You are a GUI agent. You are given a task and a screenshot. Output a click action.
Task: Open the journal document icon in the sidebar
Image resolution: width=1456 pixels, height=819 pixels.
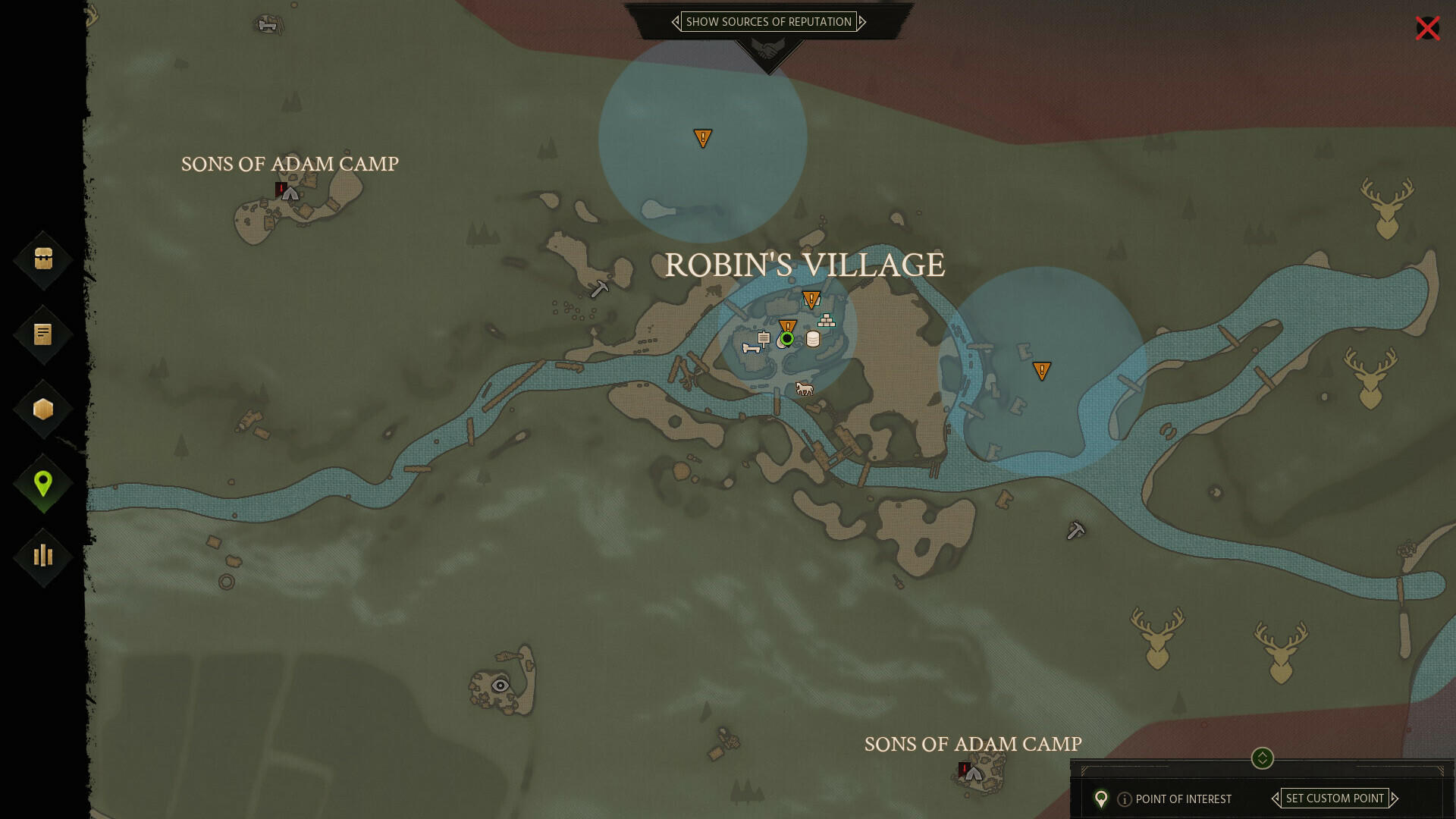[43, 334]
